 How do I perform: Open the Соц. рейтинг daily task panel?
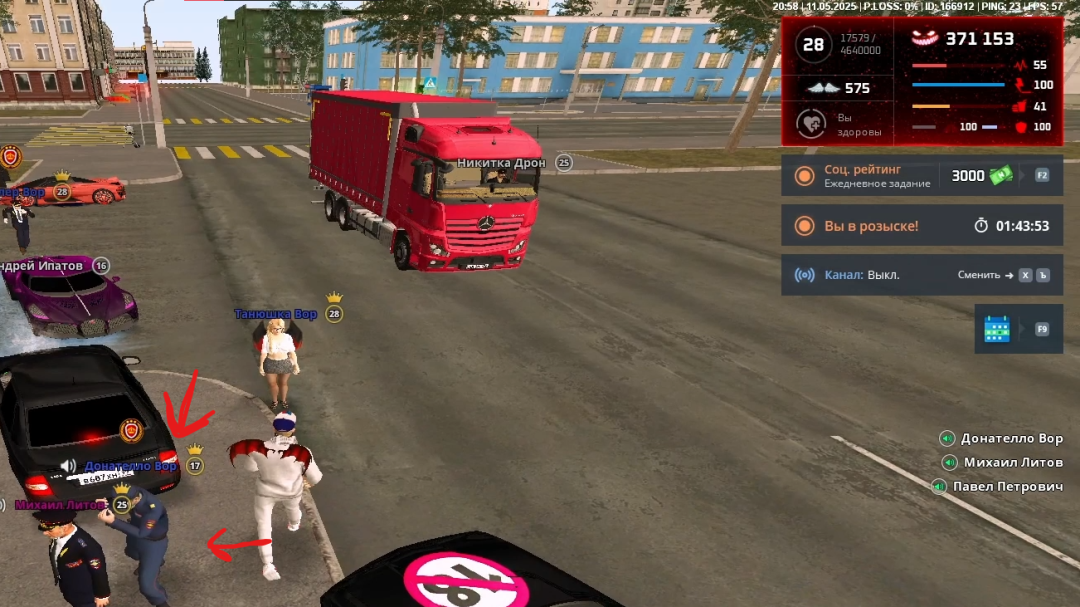(x=877, y=176)
